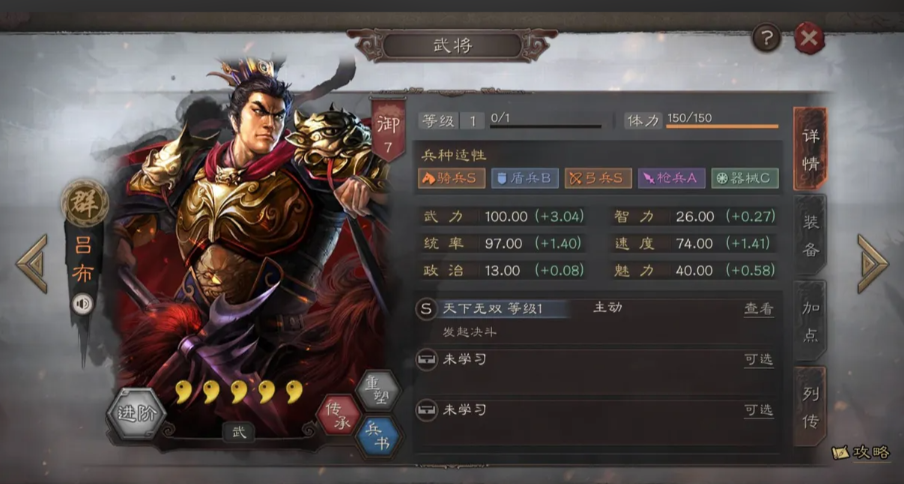Close the 武将 general panel
Viewport: 904px width, 484px height.
click(809, 39)
